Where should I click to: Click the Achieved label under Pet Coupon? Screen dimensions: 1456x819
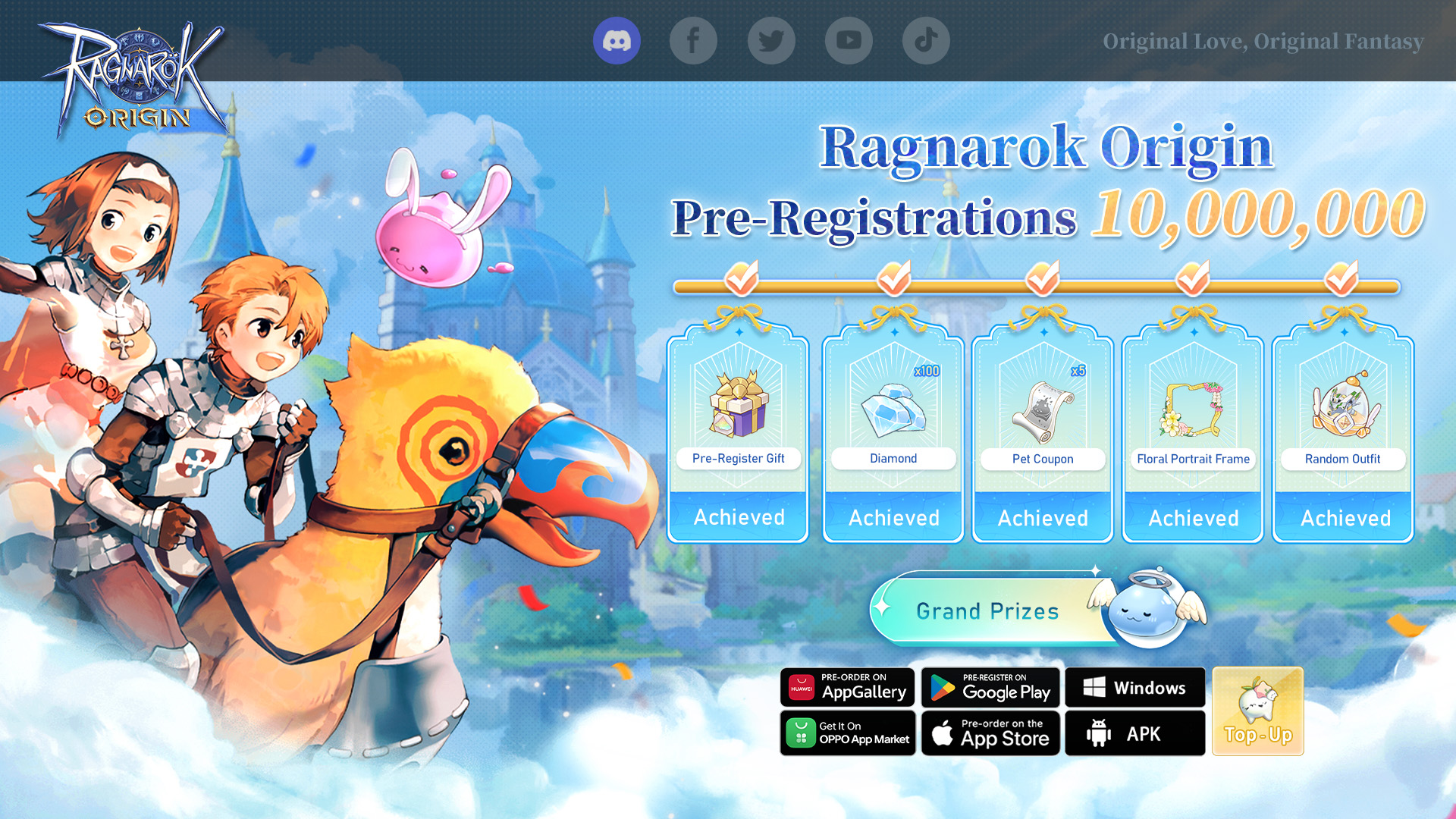pyautogui.click(x=1042, y=518)
